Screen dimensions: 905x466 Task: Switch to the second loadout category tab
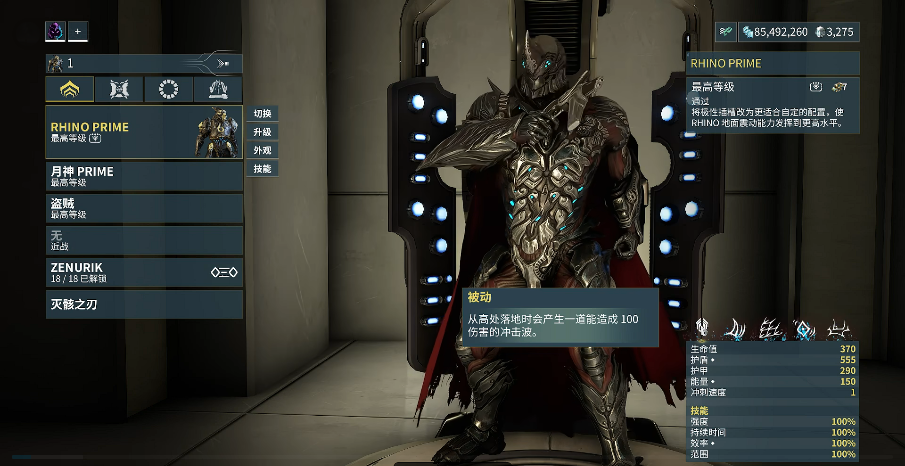click(119, 90)
